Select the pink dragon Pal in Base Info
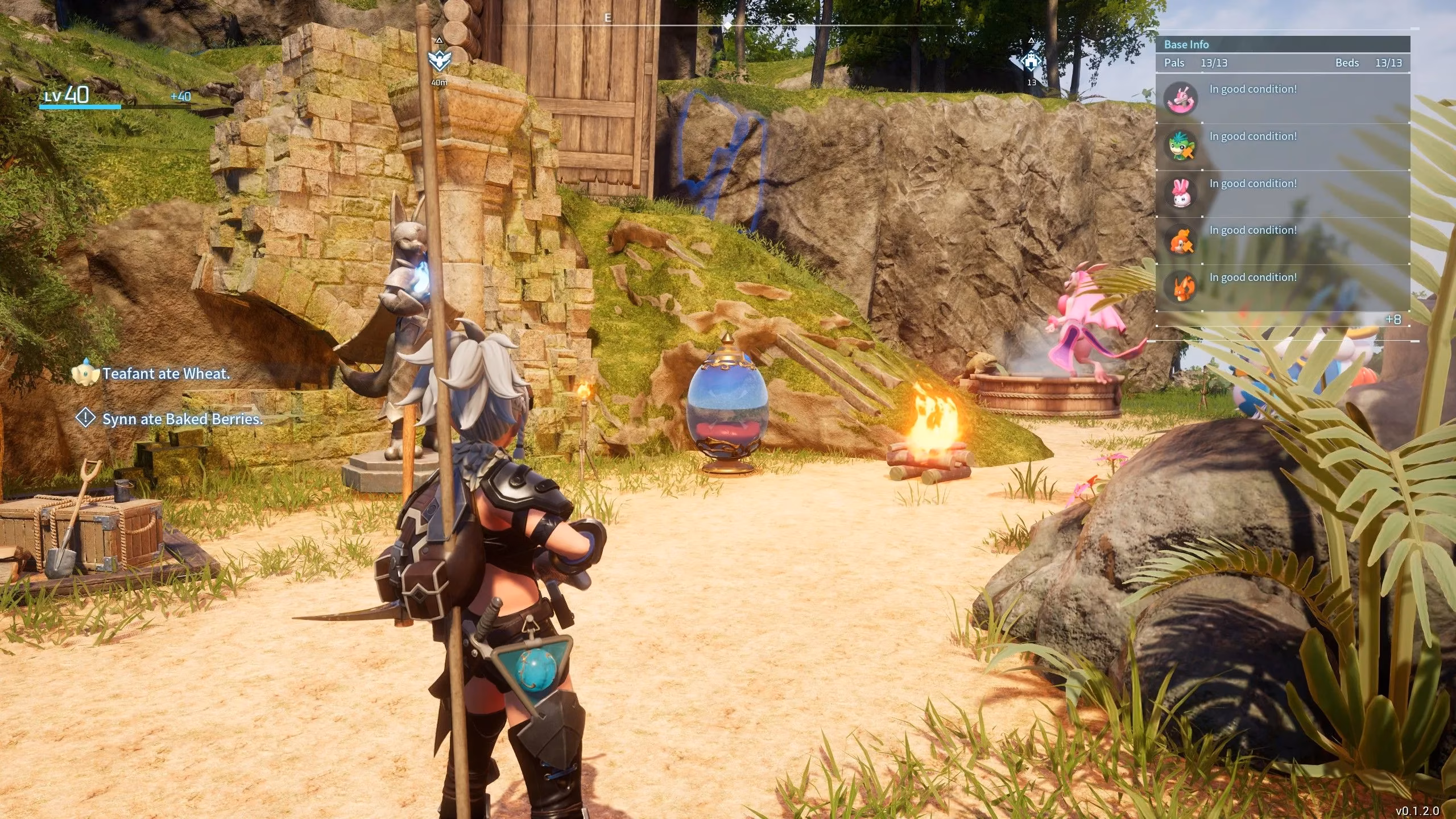Image resolution: width=1456 pixels, height=819 pixels. 1181,99
